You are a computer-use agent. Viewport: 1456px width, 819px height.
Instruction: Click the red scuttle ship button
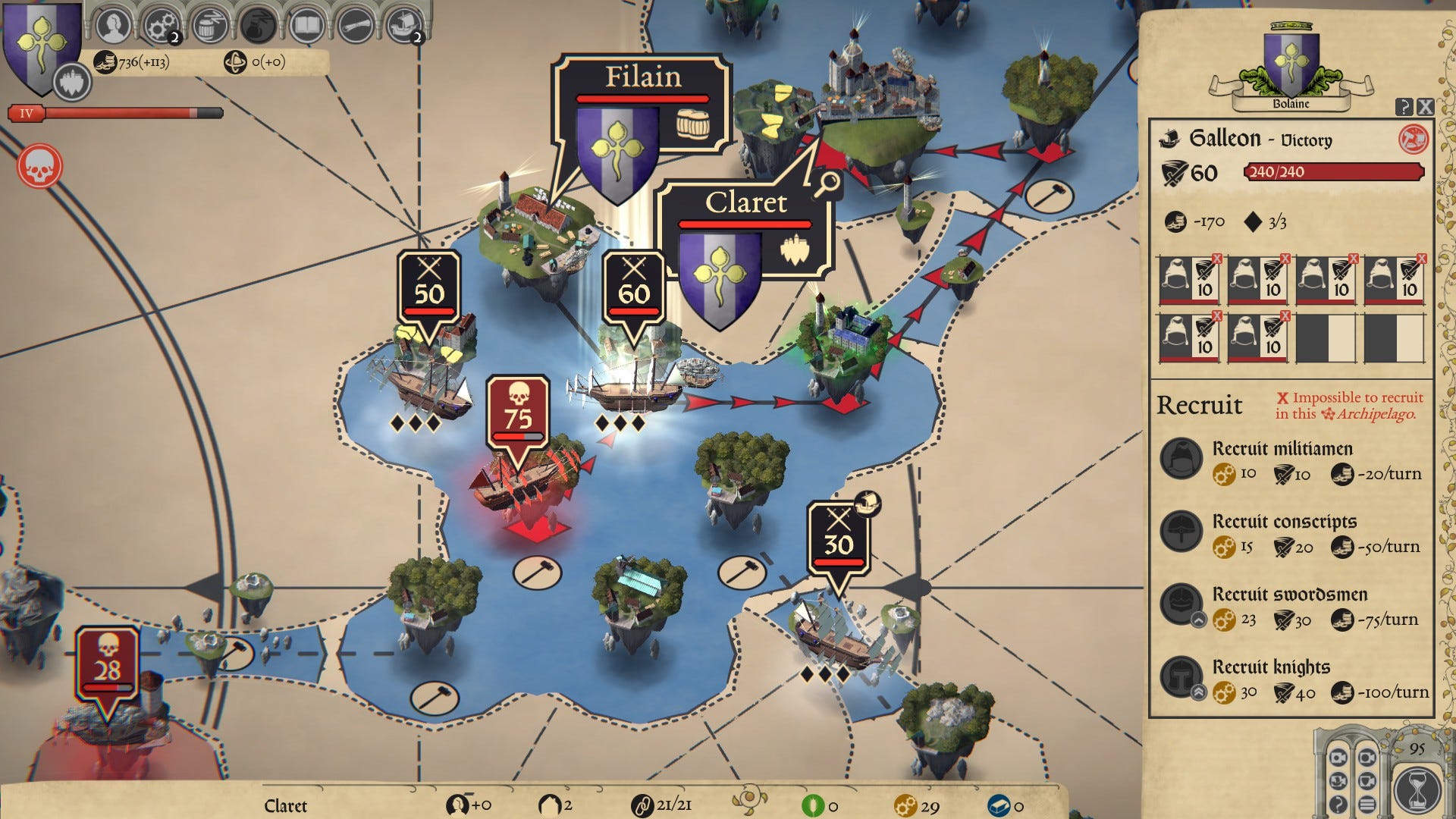pos(1413,139)
